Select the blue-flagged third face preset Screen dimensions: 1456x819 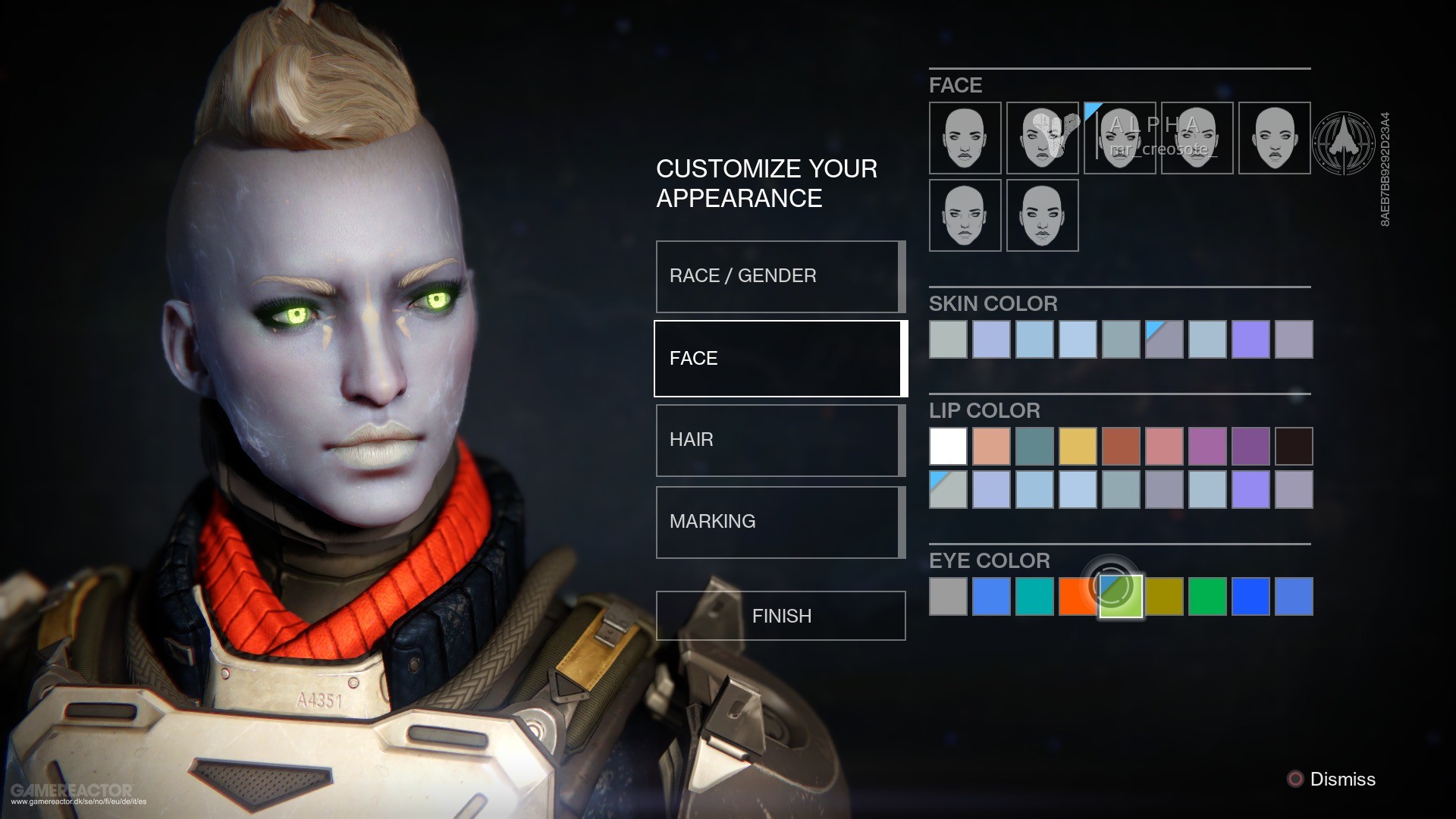(1119, 138)
